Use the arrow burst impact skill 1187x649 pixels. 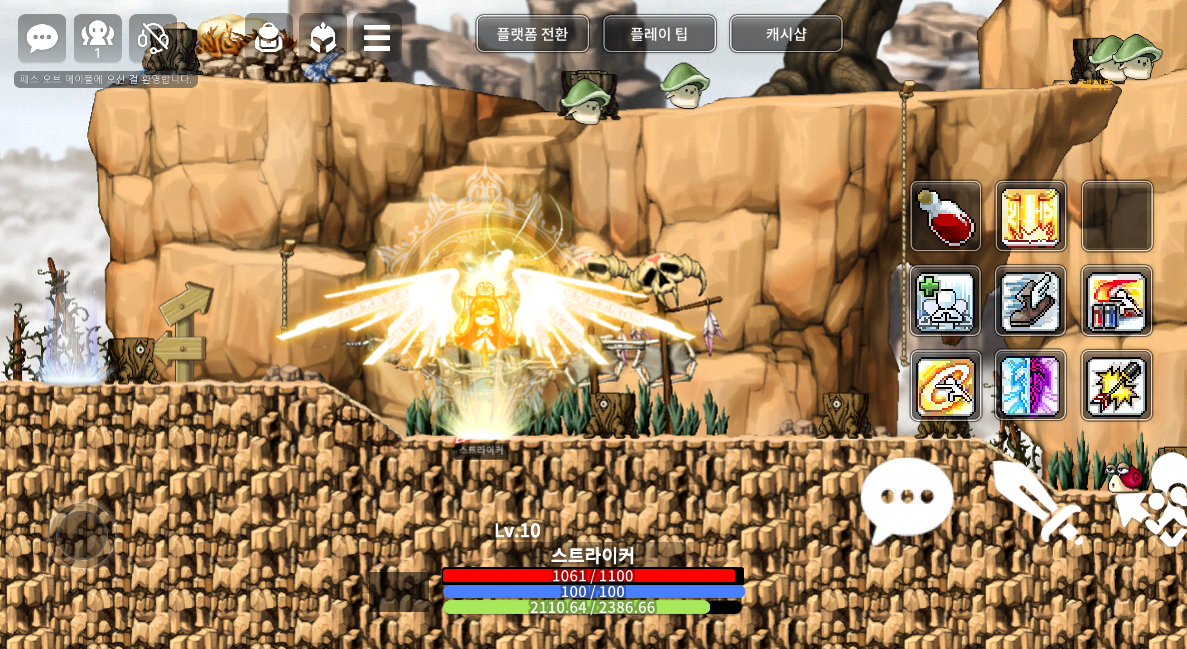[x=1117, y=385]
